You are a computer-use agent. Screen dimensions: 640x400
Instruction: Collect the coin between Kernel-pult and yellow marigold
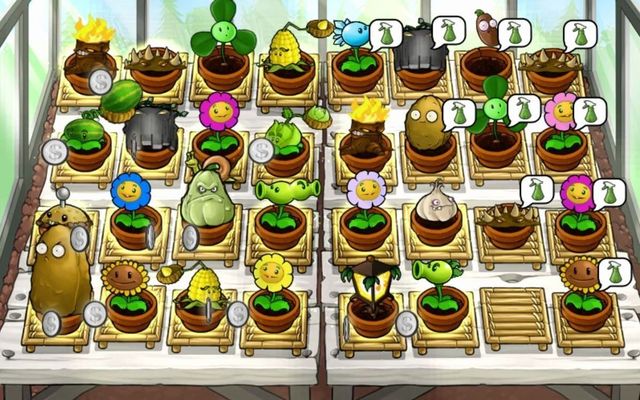238,313
